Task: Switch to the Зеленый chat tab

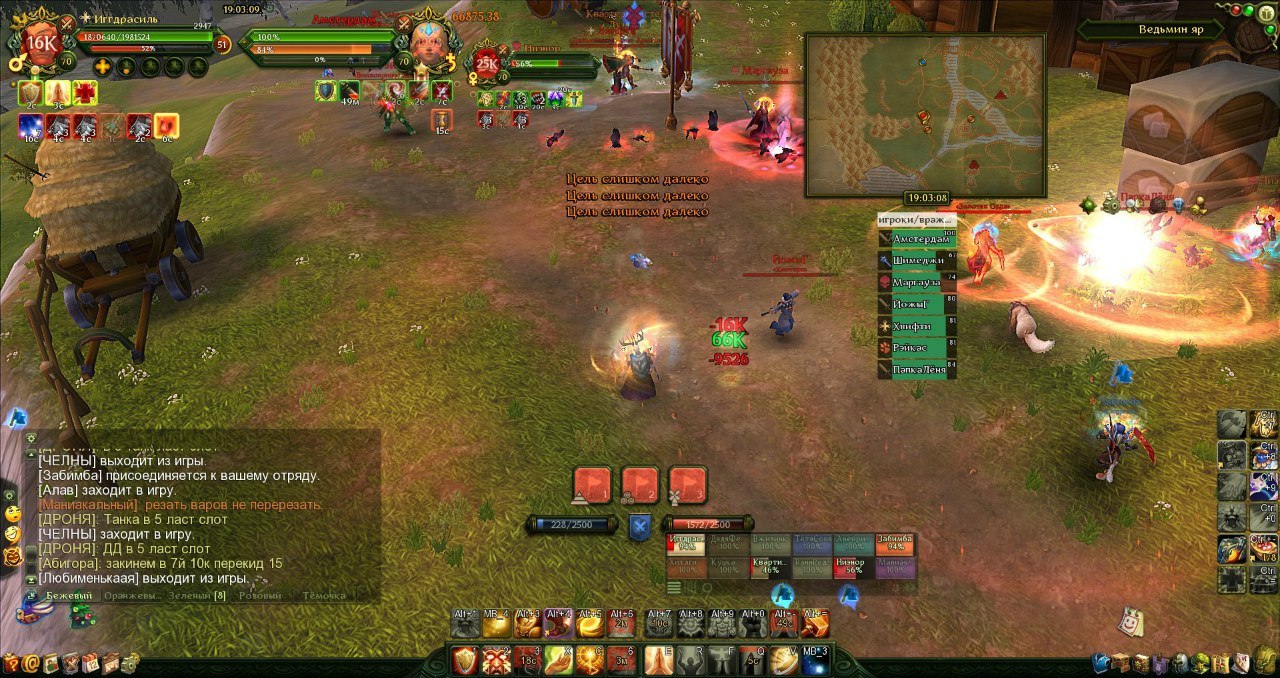Action: (189, 596)
